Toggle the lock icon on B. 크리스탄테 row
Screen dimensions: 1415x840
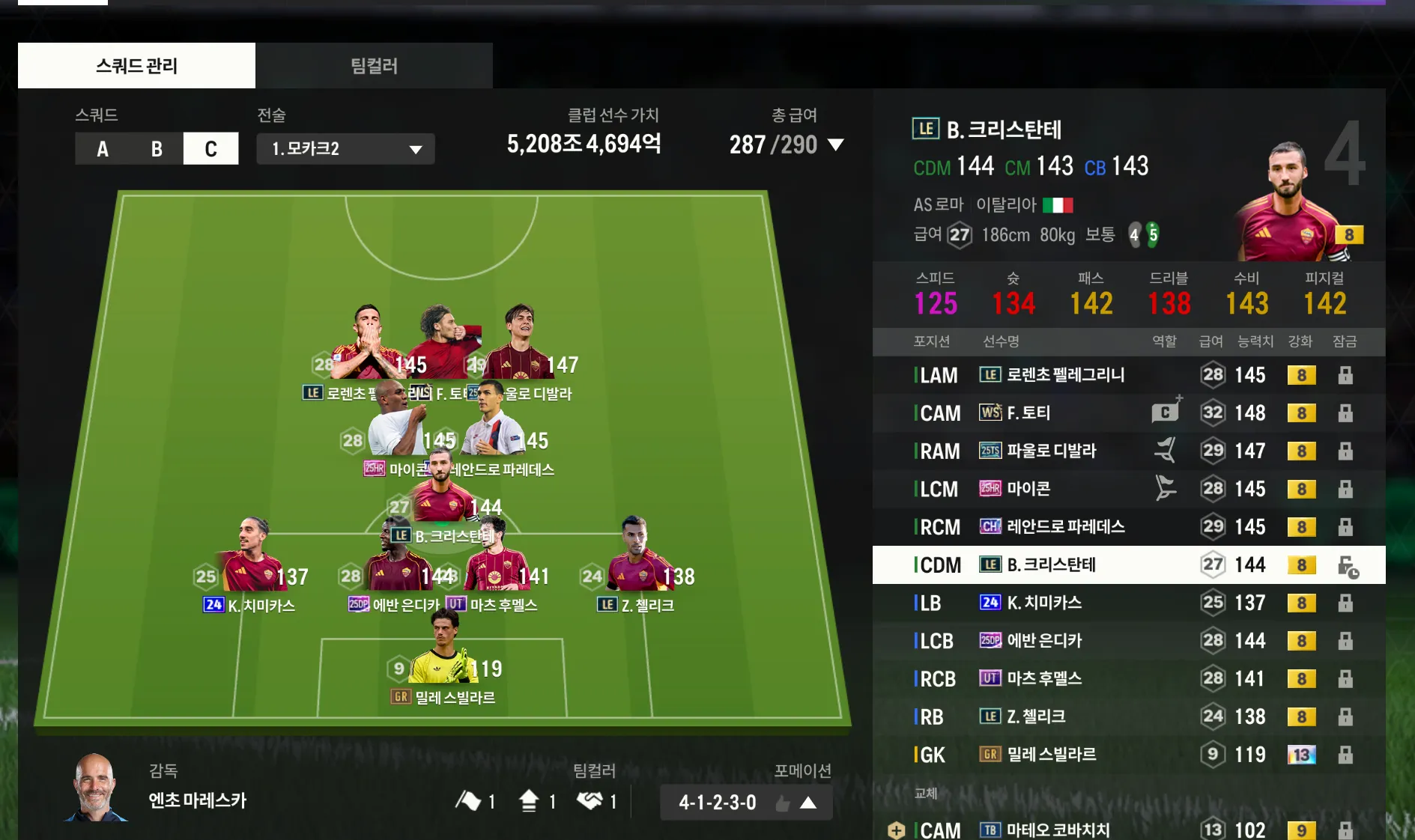[x=1347, y=567]
